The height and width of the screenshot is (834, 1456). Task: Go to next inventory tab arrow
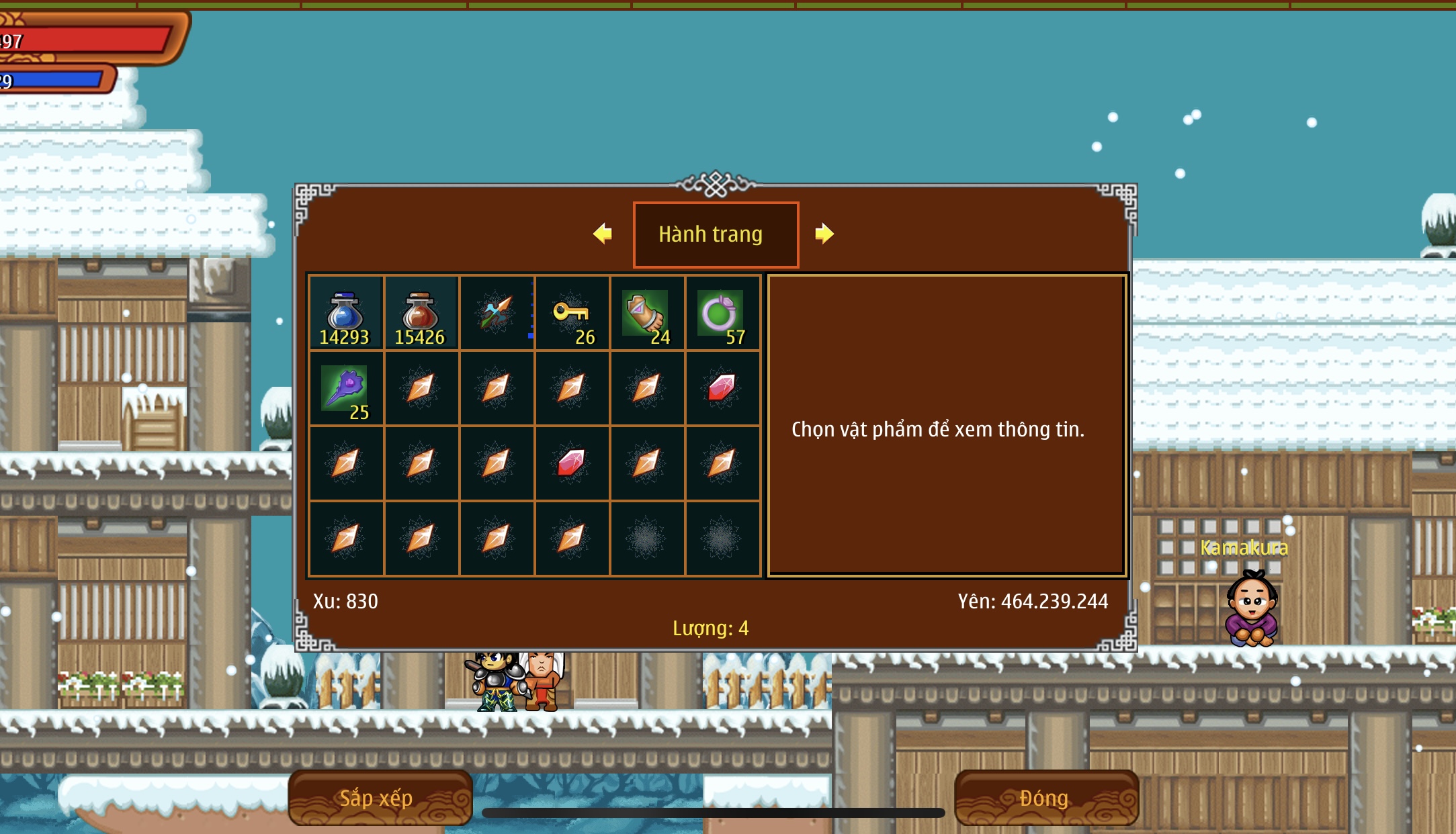(824, 234)
